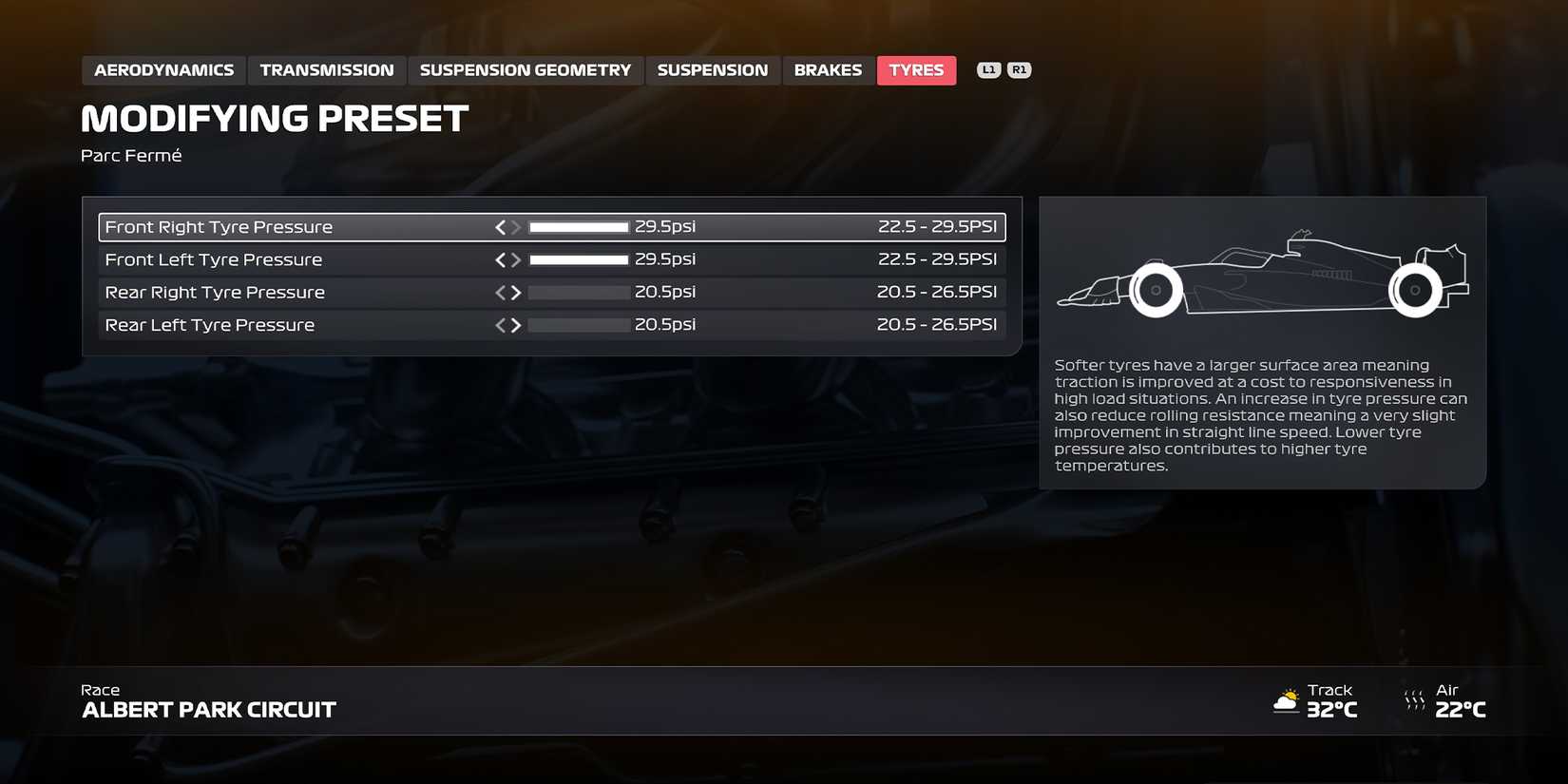Click the heat waves Air temperature icon
The height and width of the screenshot is (784, 1568).
(1413, 699)
